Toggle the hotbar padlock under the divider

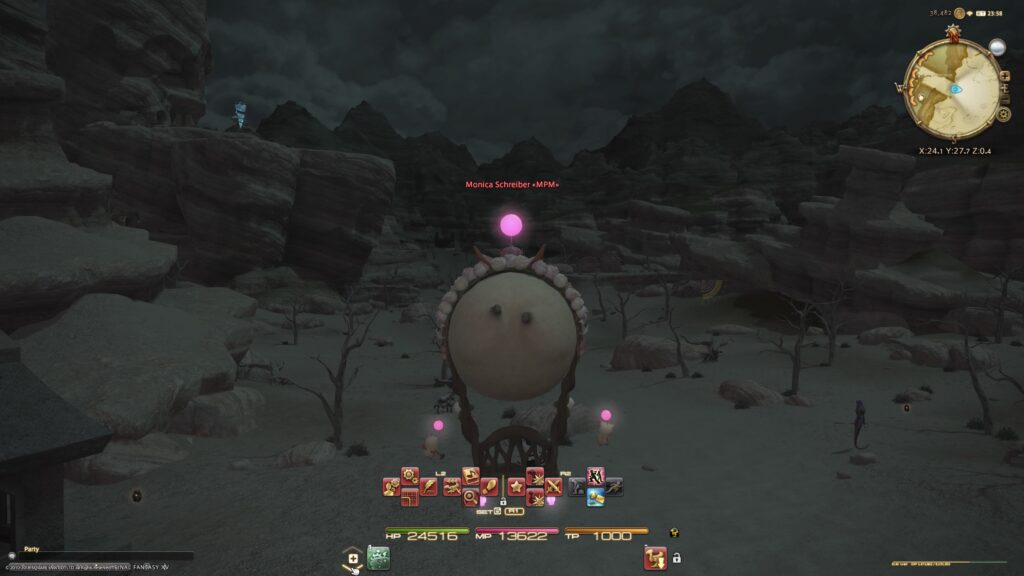coord(502,503)
